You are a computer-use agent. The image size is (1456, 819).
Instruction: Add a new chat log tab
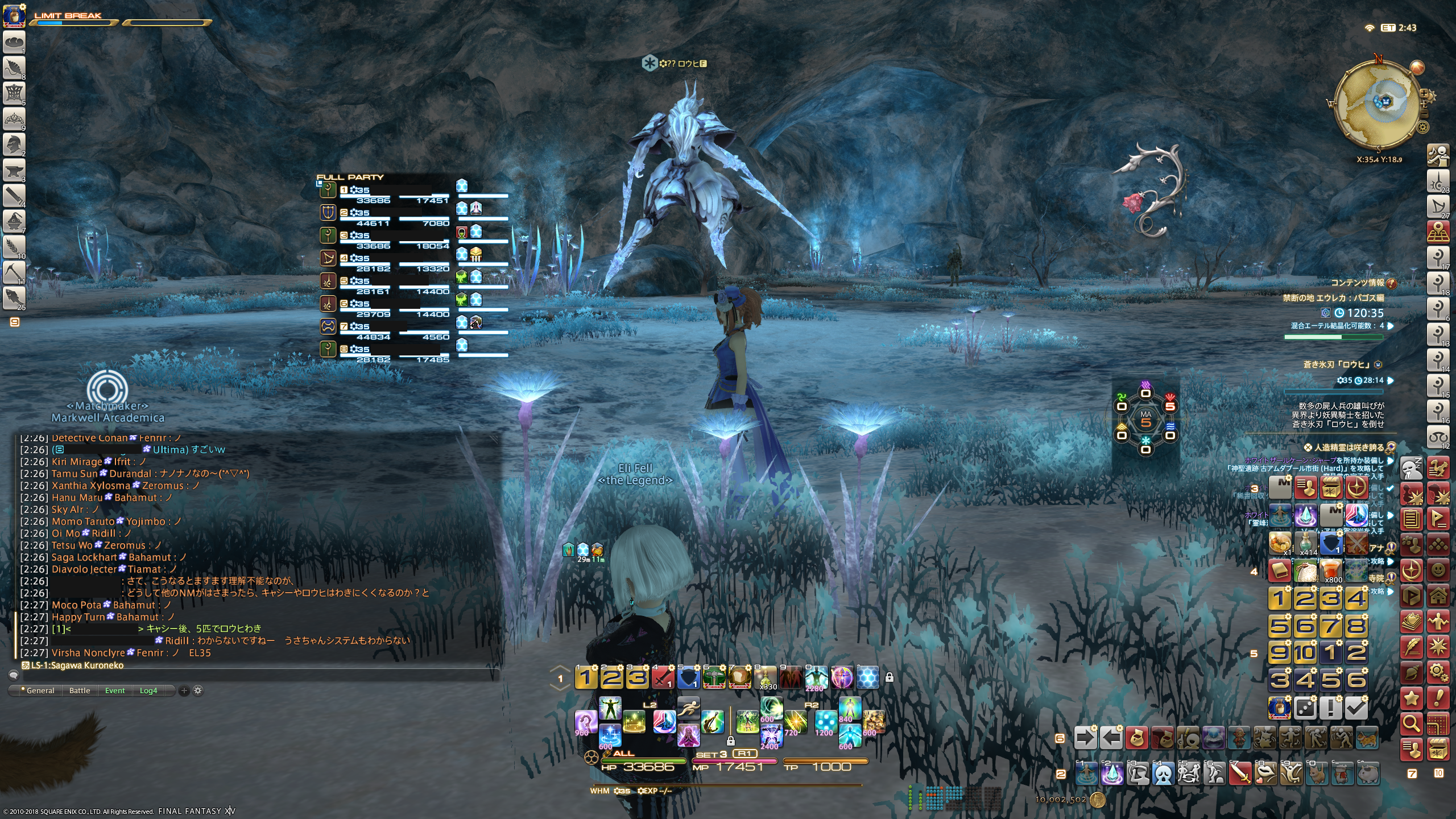click(x=184, y=690)
